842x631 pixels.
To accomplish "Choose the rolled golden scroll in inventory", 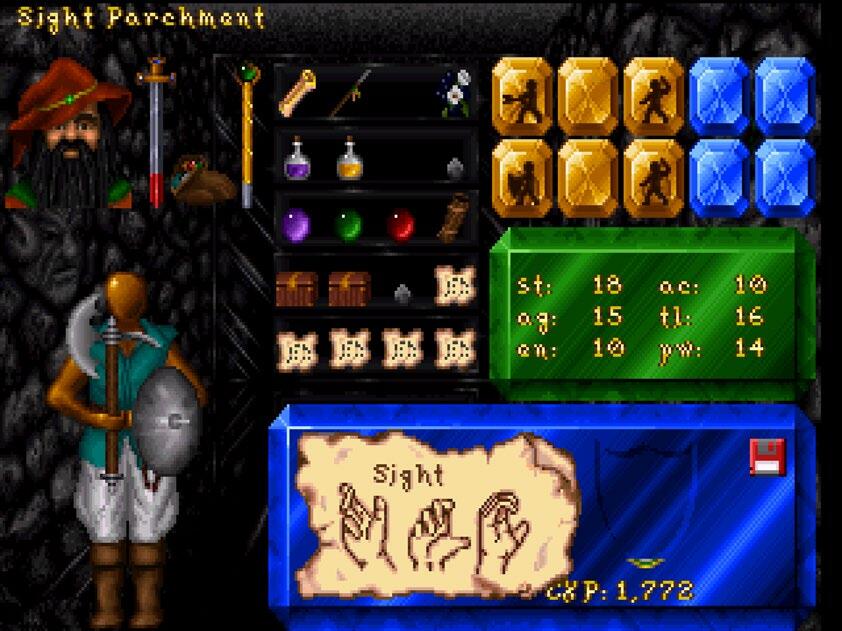I will pos(297,93).
